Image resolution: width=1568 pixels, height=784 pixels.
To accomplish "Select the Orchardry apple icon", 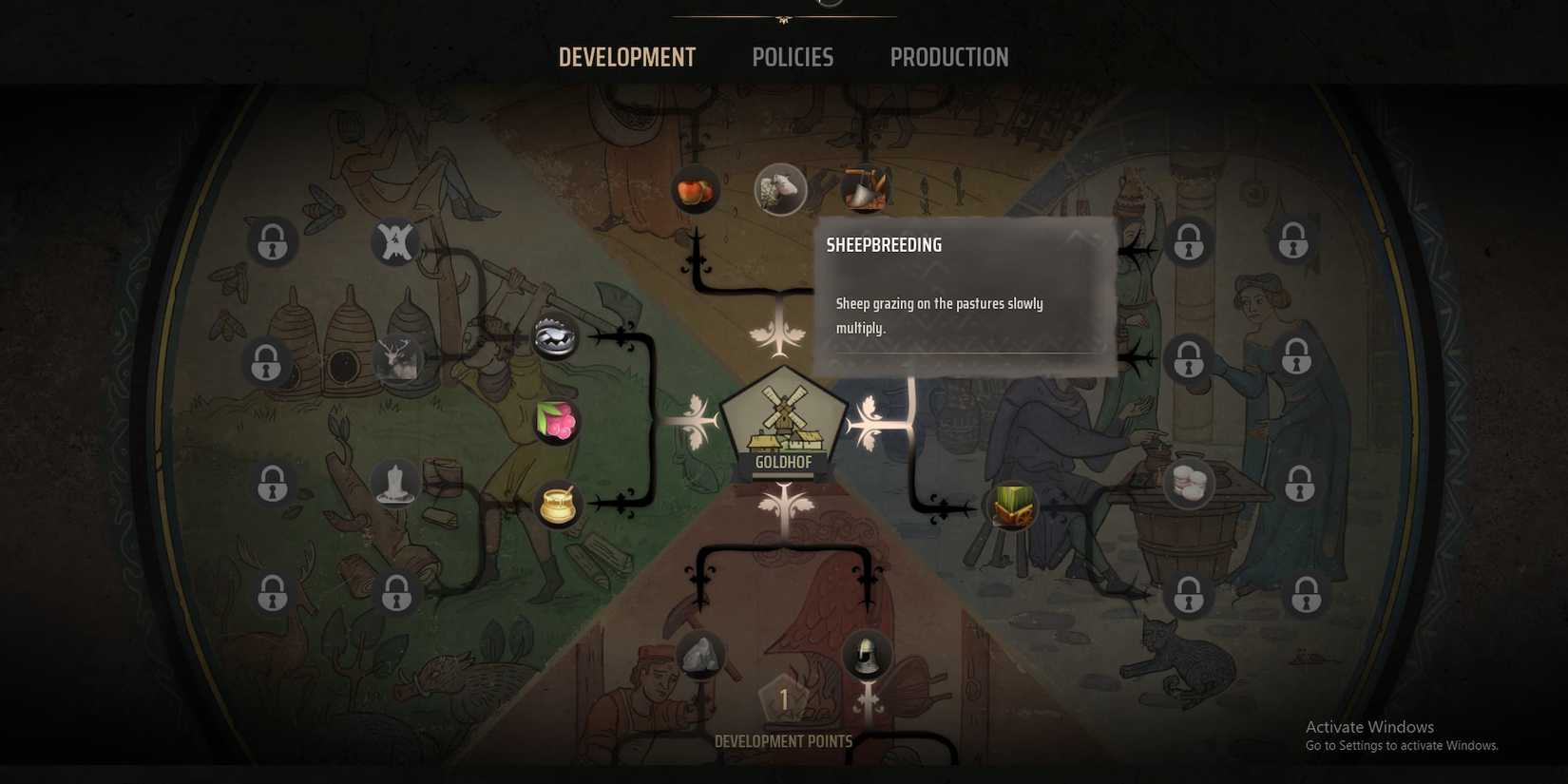I will point(694,190).
